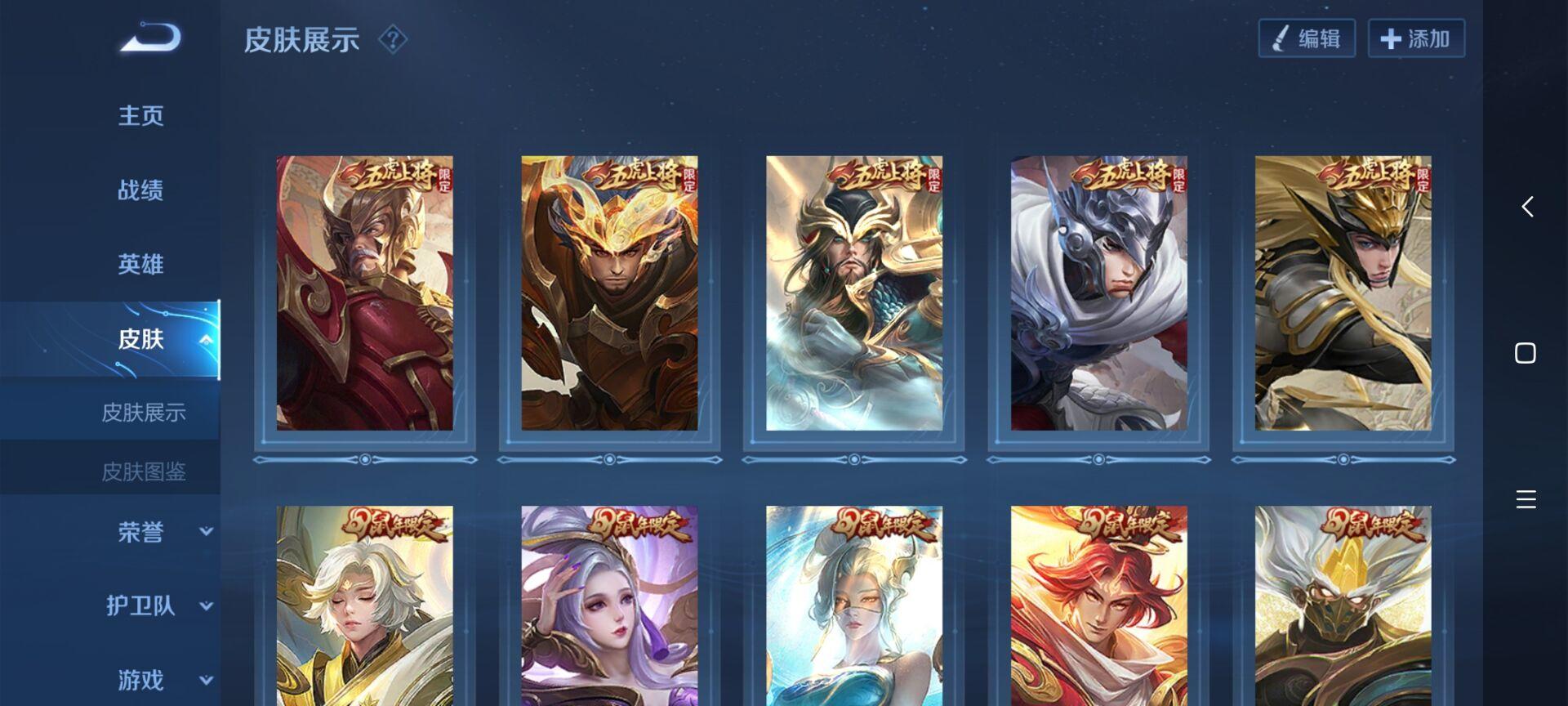Open the 英雄 sidebar menu item
This screenshot has width=1568, height=706.
click(139, 264)
